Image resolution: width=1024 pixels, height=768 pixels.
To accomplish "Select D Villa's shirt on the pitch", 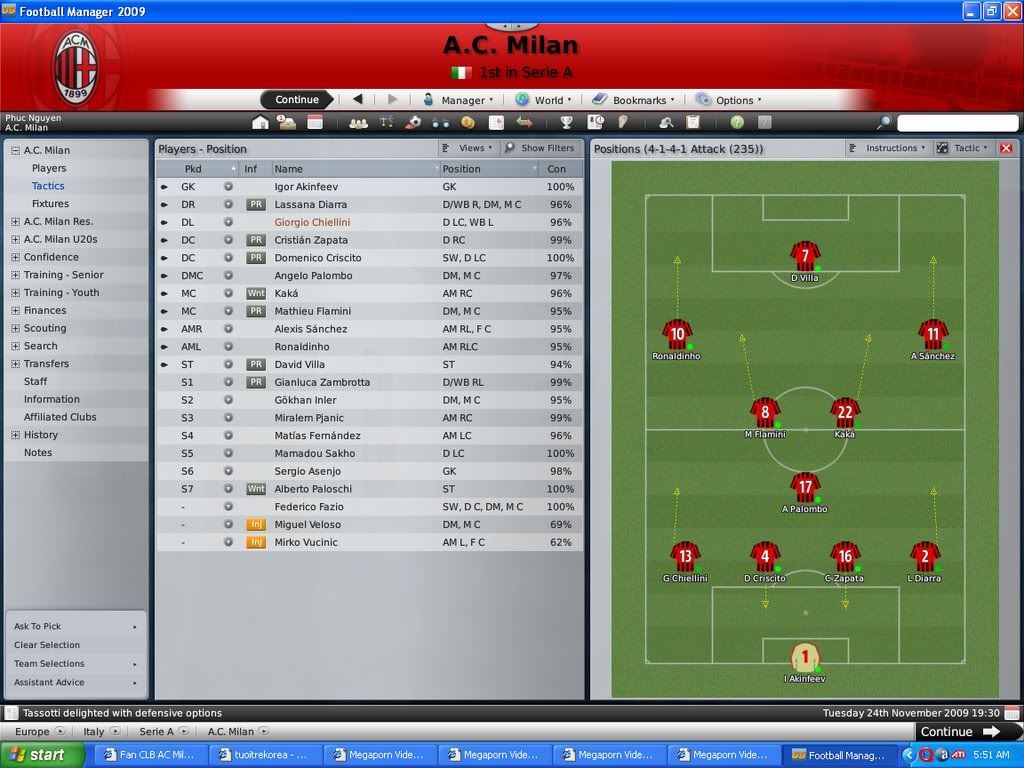I will (805, 257).
